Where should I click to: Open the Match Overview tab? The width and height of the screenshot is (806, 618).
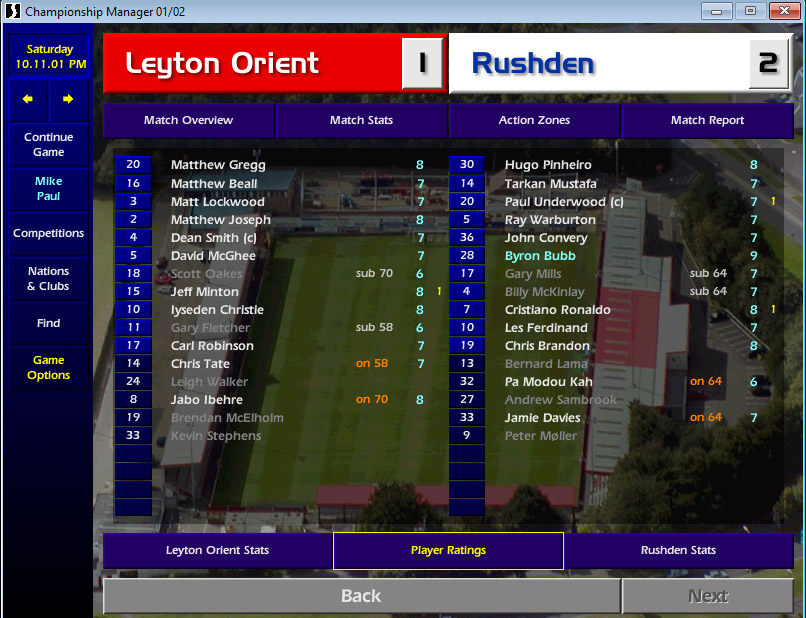coord(188,120)
